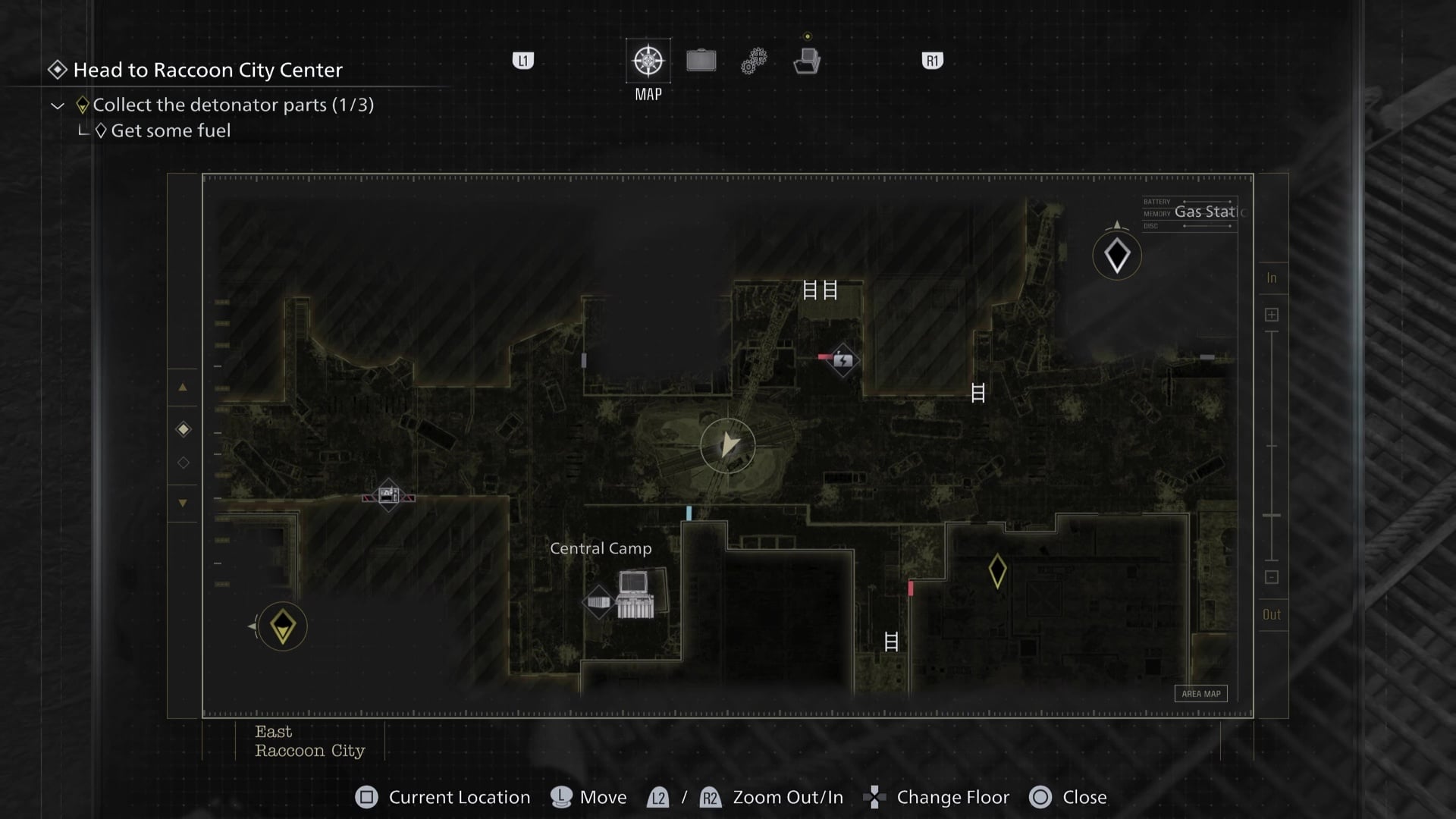Select the highlighted current floor diamond
This screenshot has width=1456, height=819.
[184, 430]
